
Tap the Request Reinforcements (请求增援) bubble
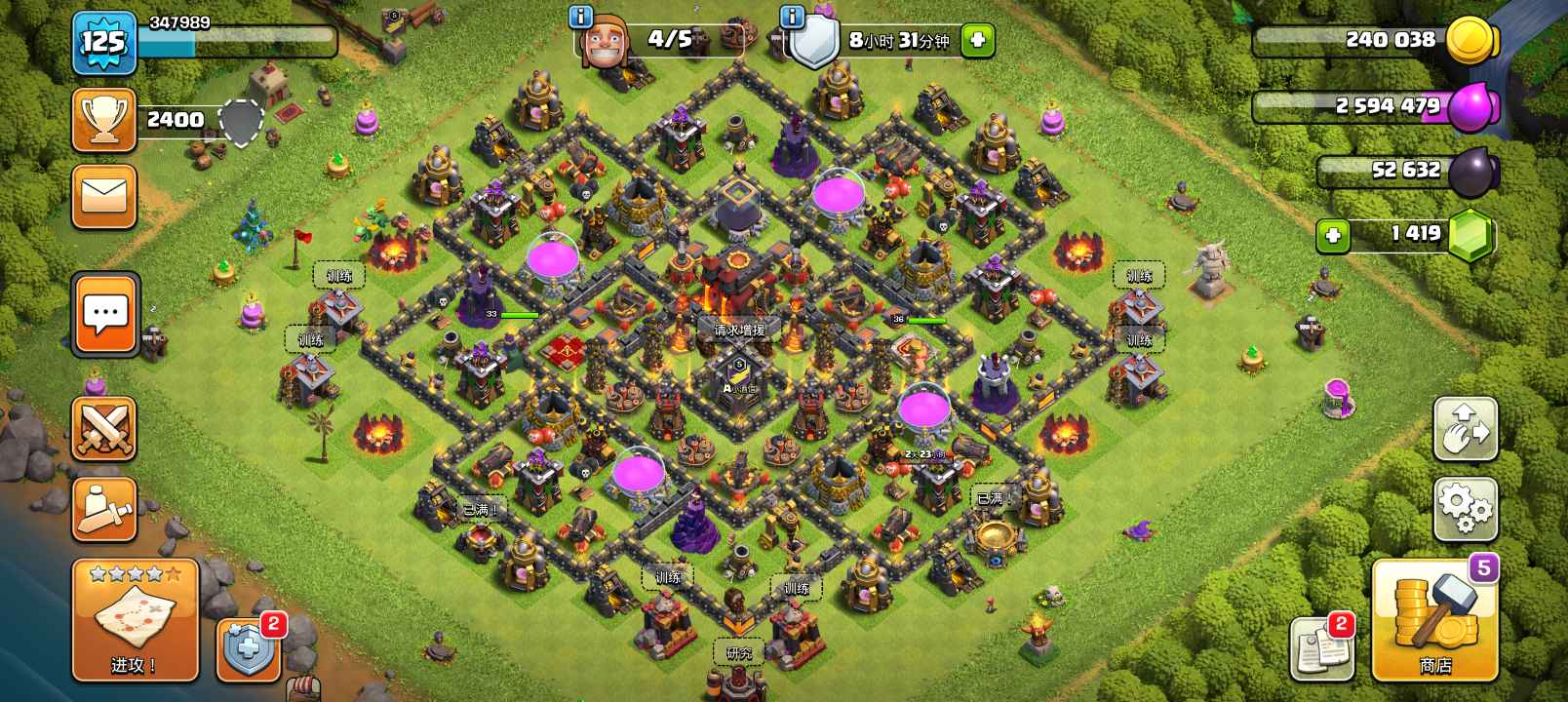pyautogui.click(x=739, y=331)
